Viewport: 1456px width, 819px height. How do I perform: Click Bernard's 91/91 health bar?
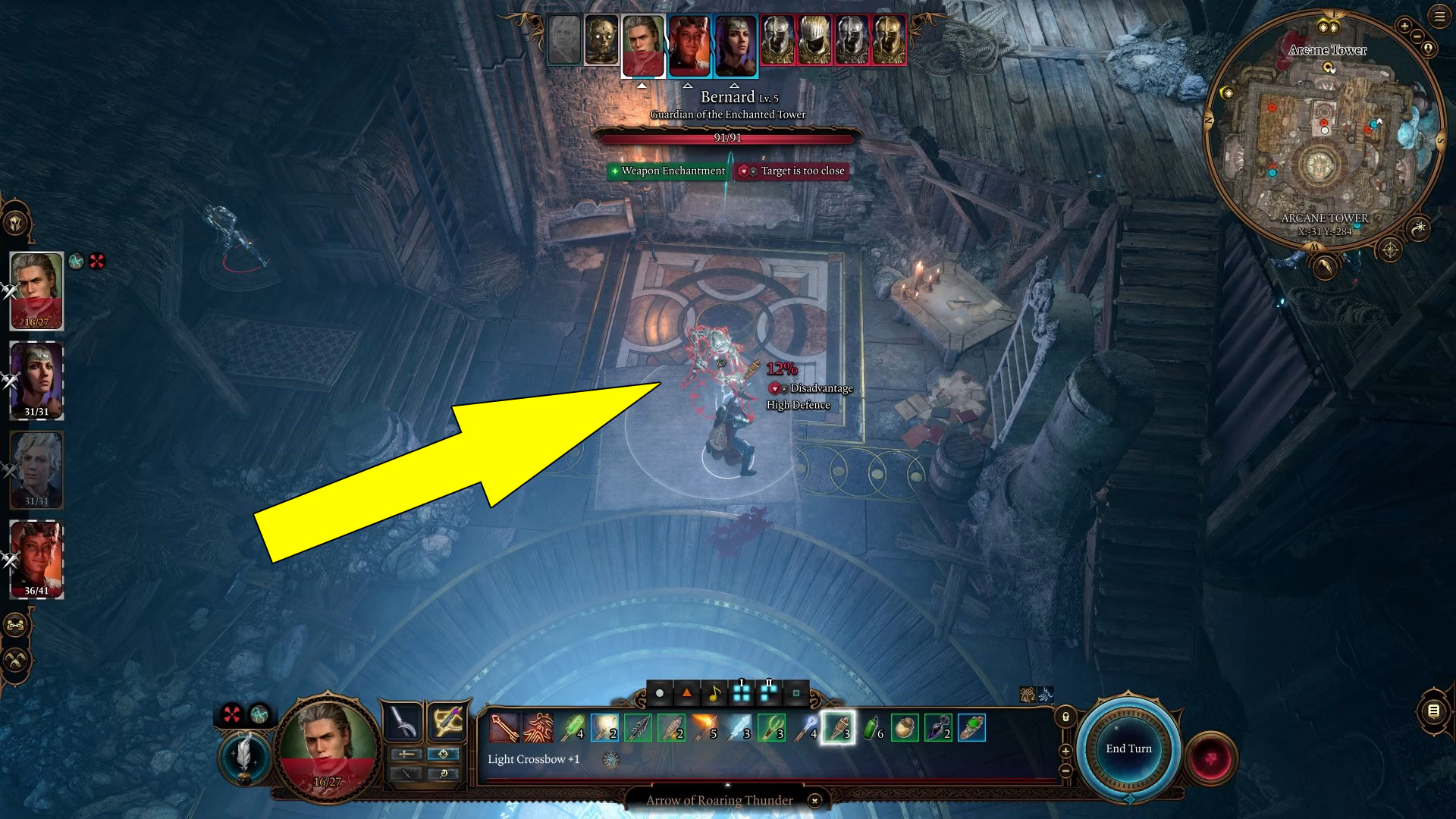pos(728,139)
